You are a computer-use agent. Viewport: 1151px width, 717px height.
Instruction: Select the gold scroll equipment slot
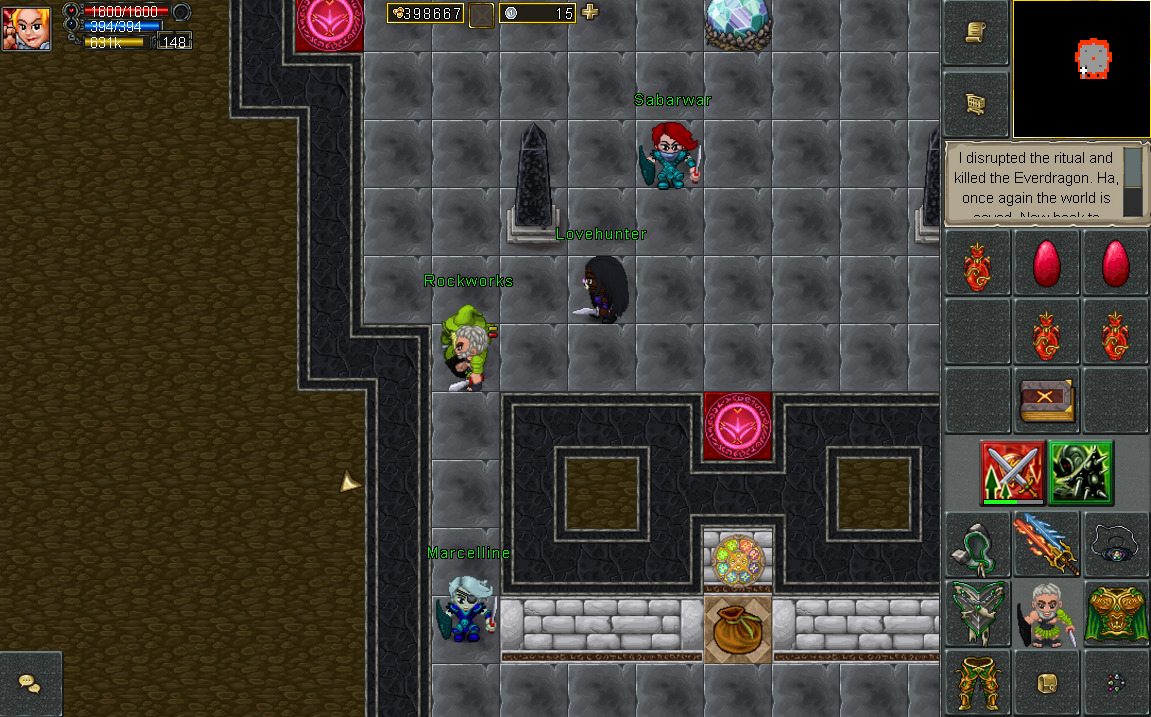[x=1046, y=682]
